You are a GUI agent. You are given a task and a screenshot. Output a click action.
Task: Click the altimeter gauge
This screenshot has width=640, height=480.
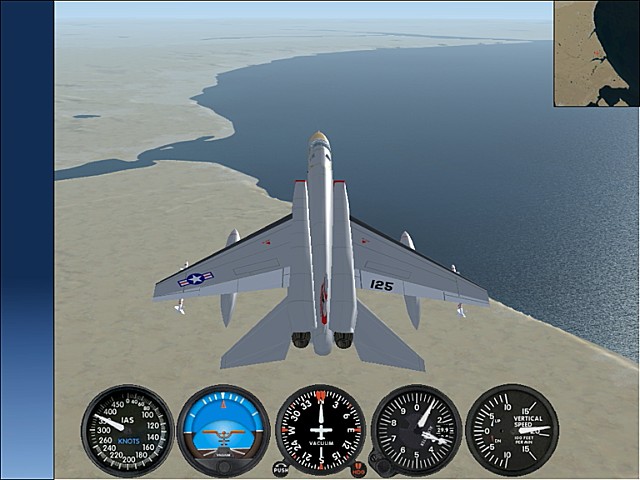416,430
